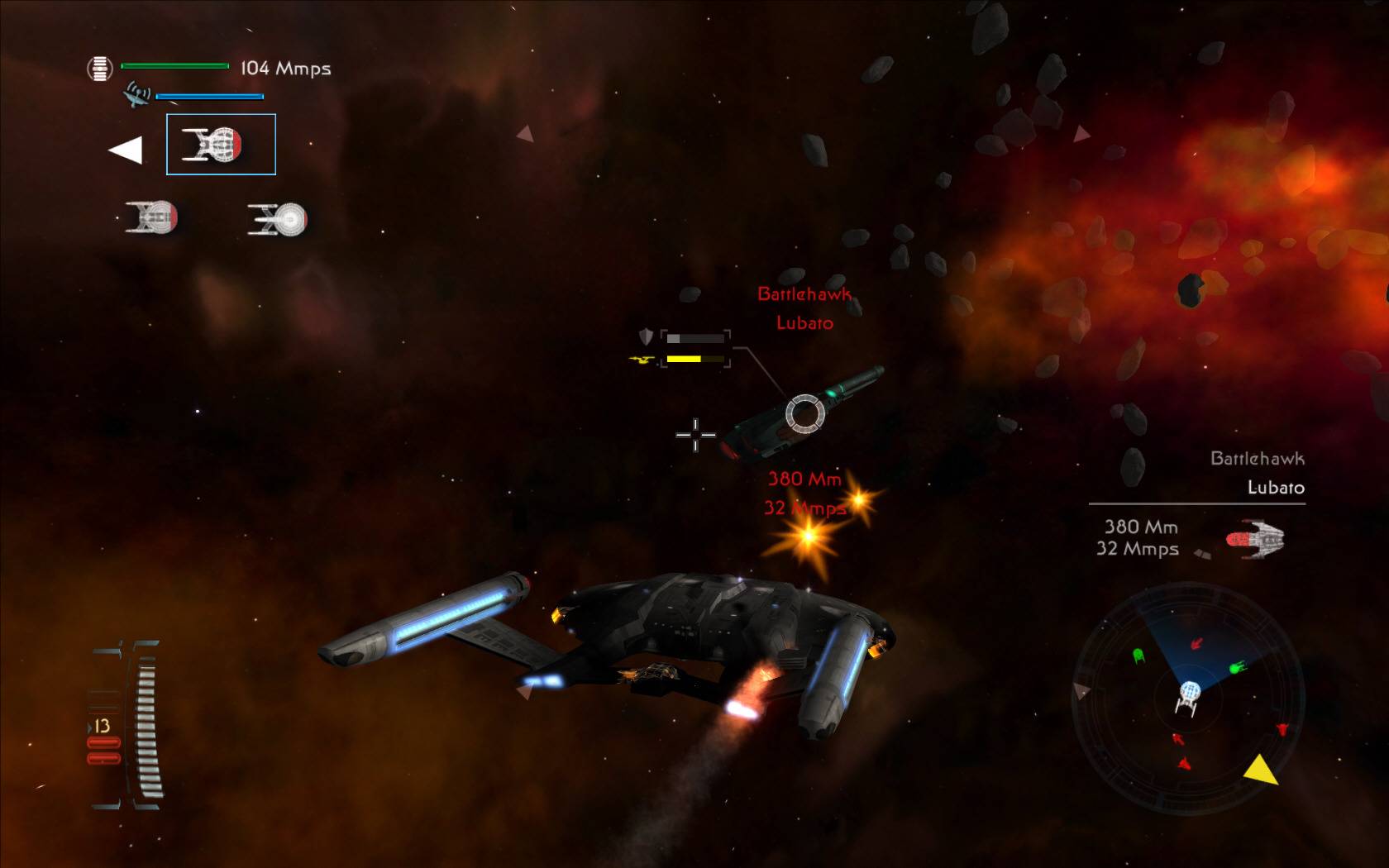Select the red Battlehawk target ship portrait
The image size is (1389, 868).
(x=1255, y=539)
